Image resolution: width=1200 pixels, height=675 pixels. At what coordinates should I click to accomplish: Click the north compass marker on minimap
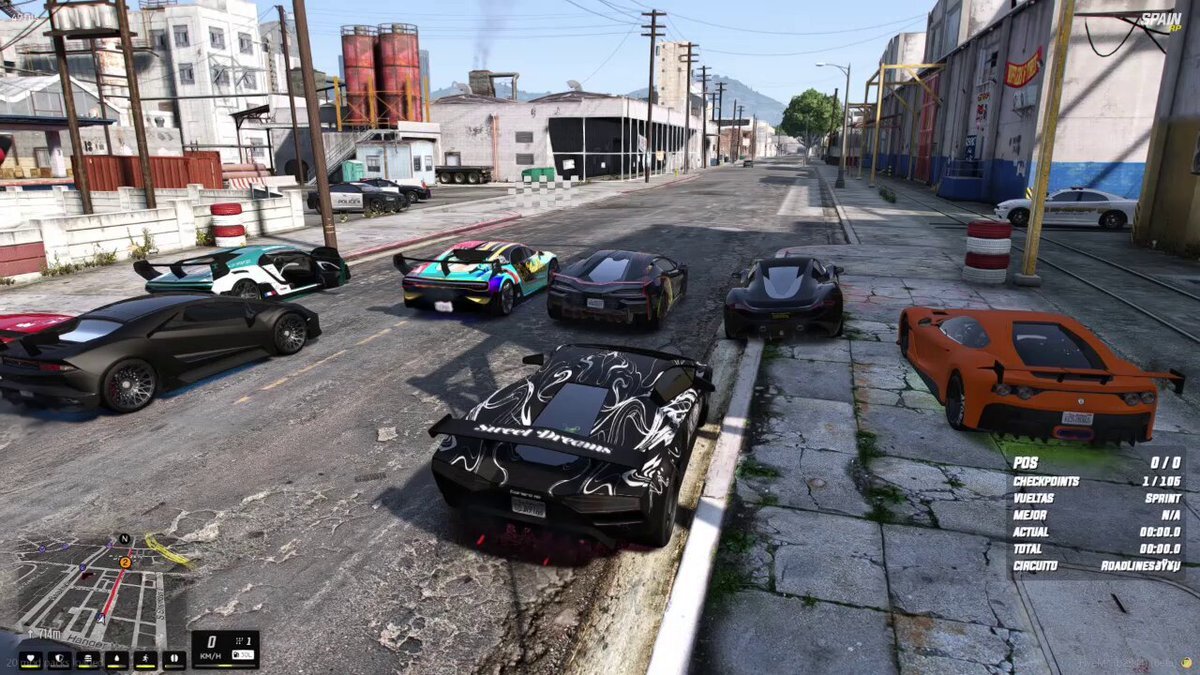point(124,539)
